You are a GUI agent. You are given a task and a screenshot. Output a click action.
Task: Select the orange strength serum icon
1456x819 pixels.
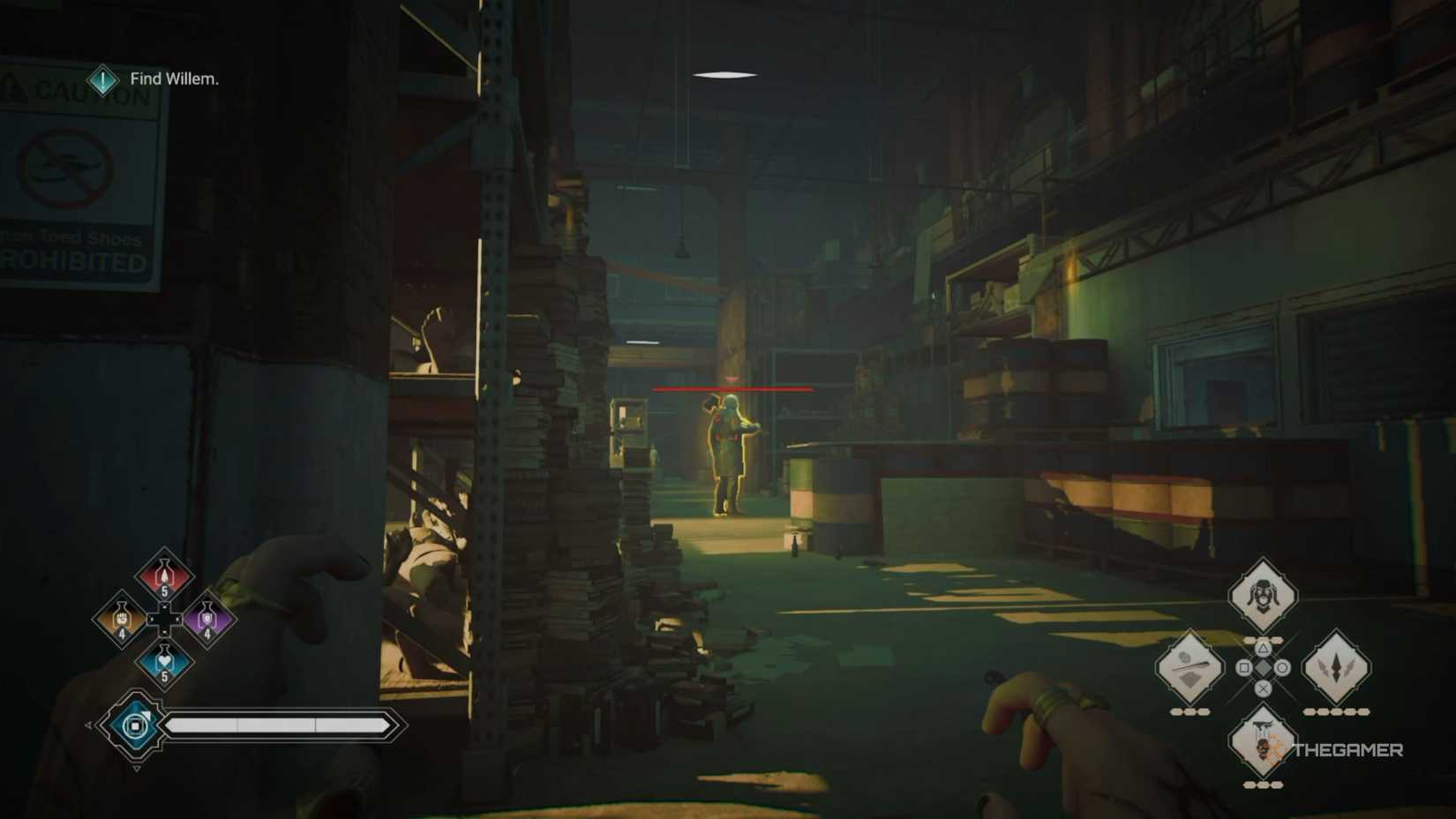tap(122, 619)
